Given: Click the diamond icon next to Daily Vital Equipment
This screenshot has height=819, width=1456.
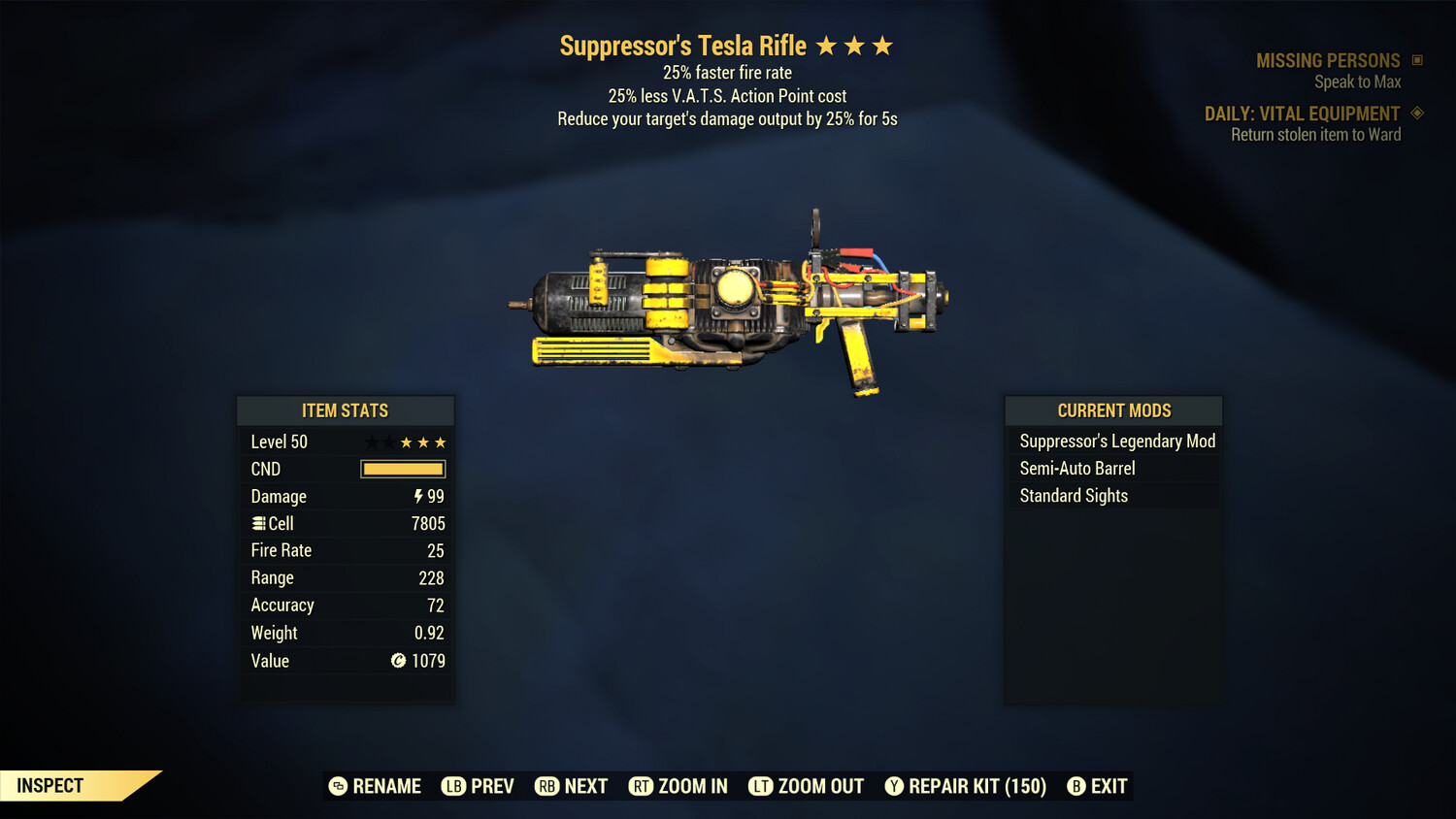Looking at the screenshot, I should pos(1416,113).
